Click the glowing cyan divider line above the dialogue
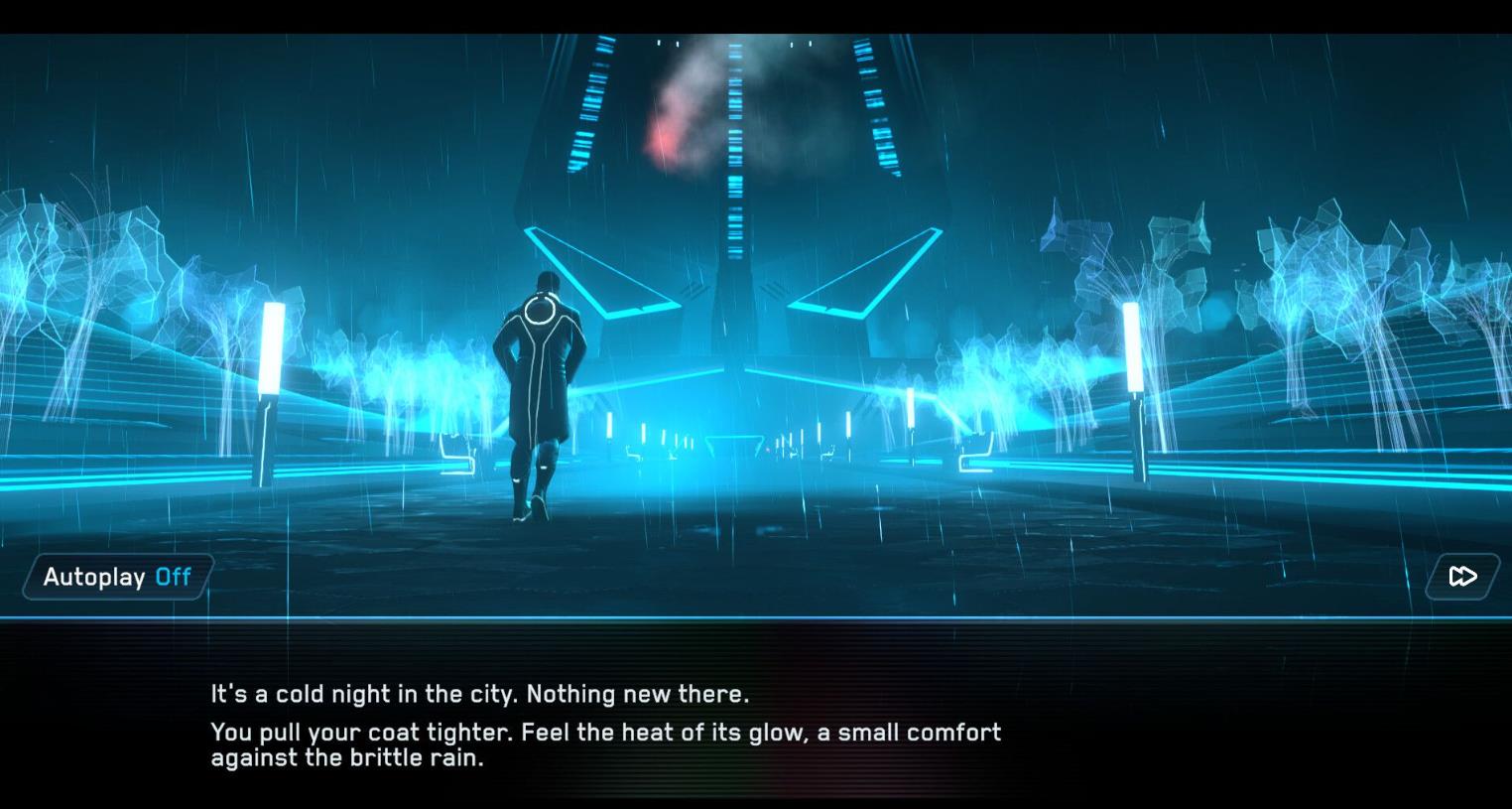 point(754,615)
